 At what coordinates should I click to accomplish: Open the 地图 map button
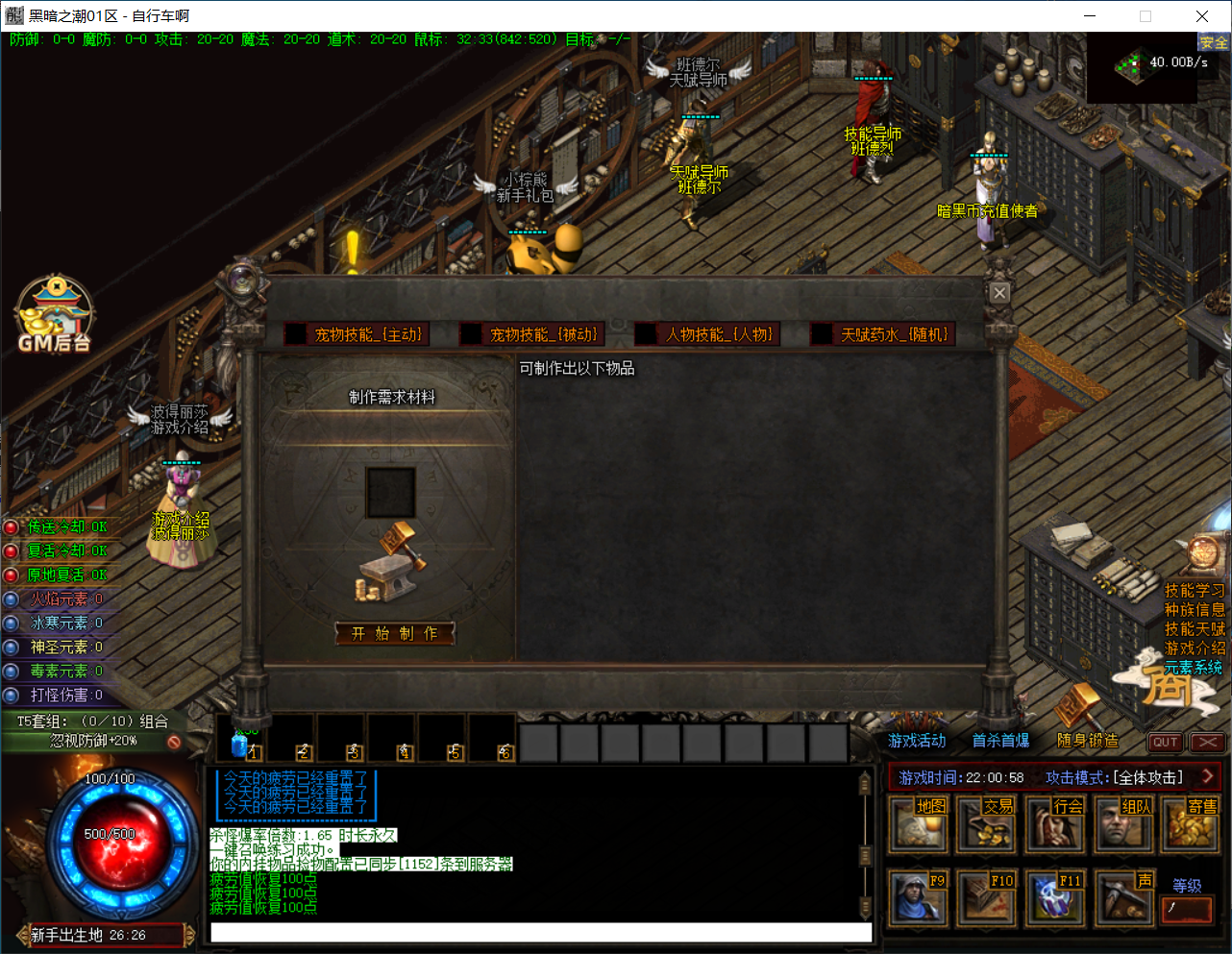(x=917, y=825)
